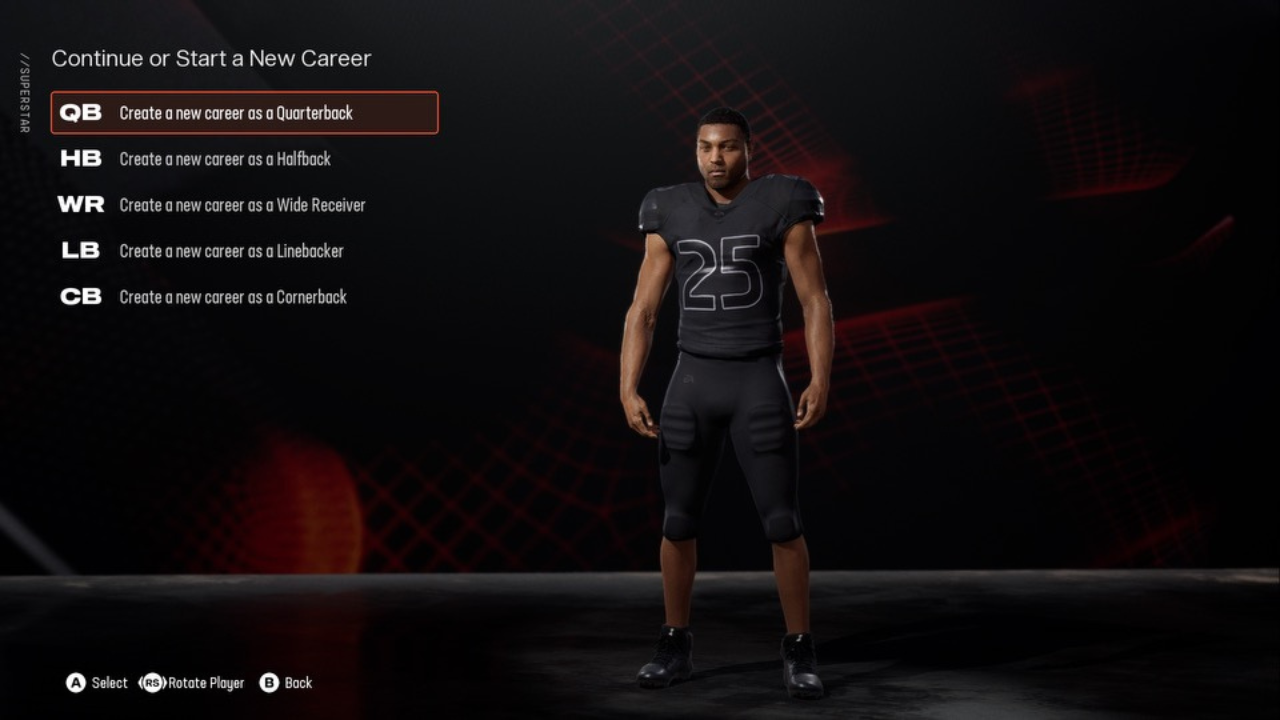The image size is (1280, 720).
Task: Click the A Select button prompt icon
Action: pos(75,683)
